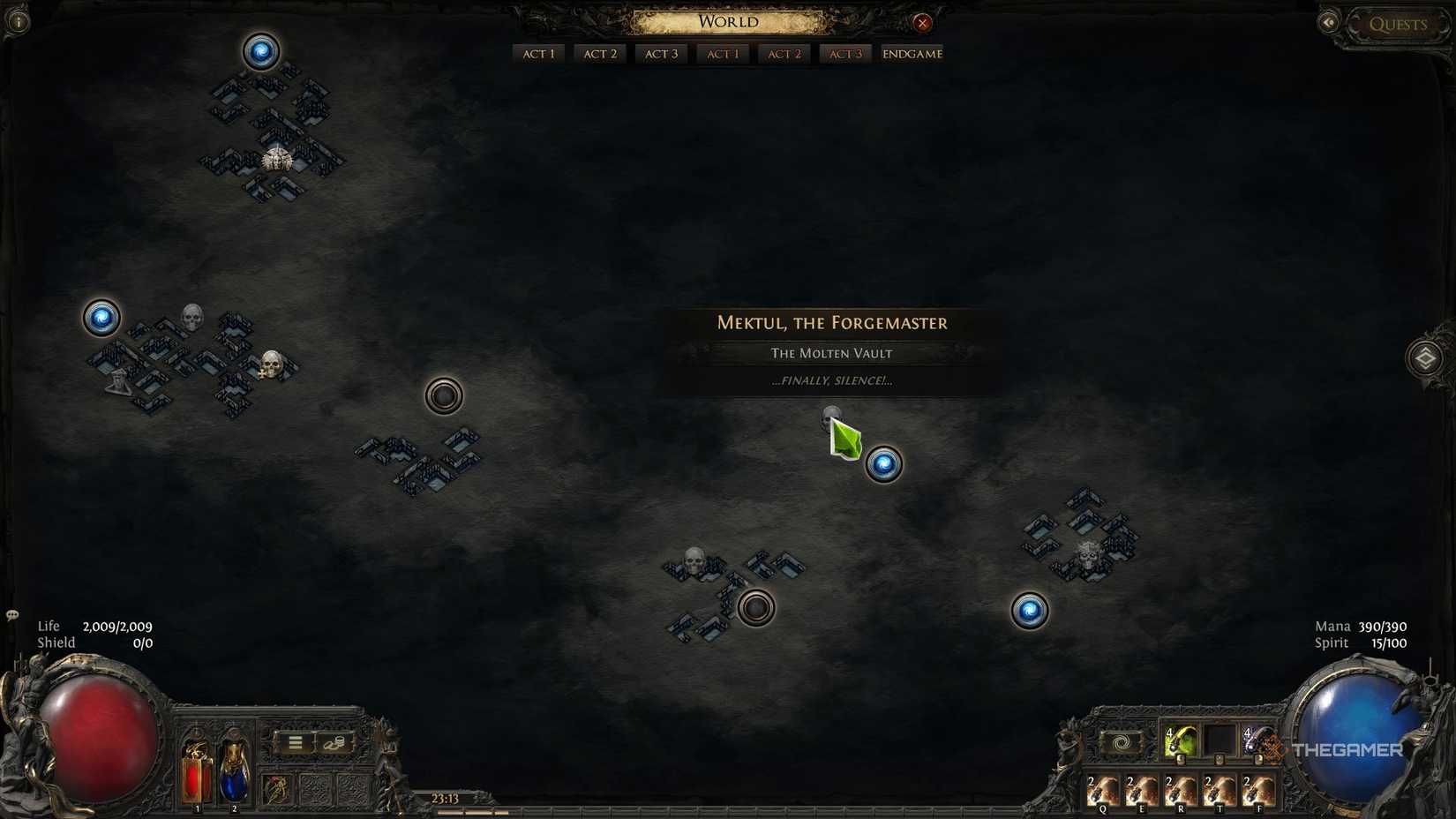Open the highlighted ACT 3 tab

pyautogui.click(x=844, y=53)
